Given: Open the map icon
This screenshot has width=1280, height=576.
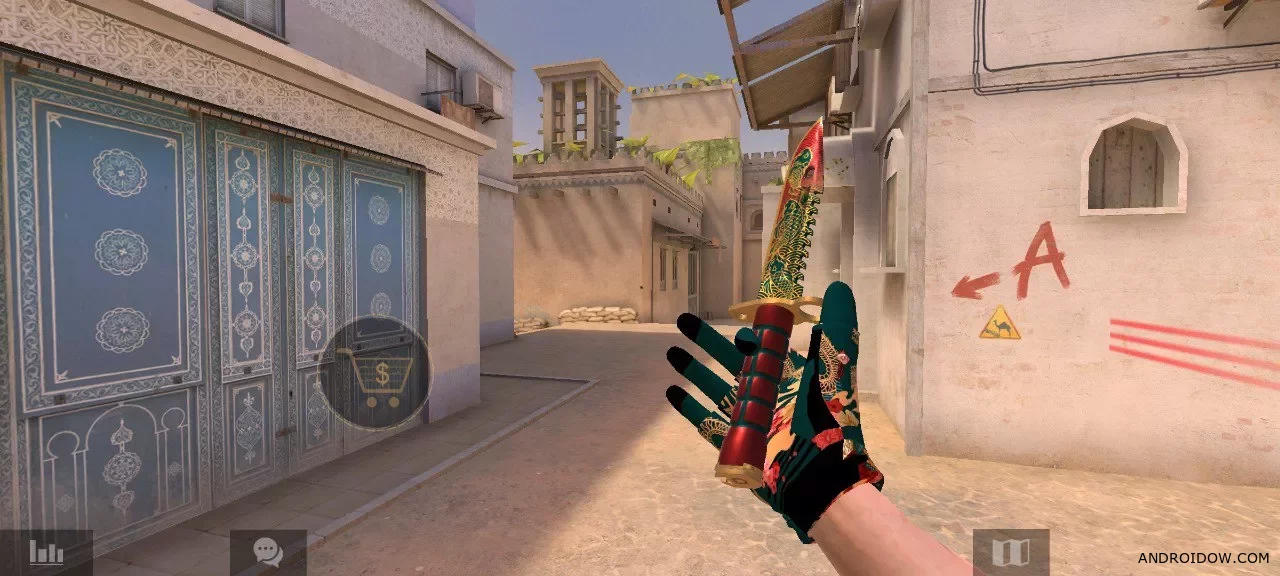Looking at the screenshot, I should [x=1011, y=552].
